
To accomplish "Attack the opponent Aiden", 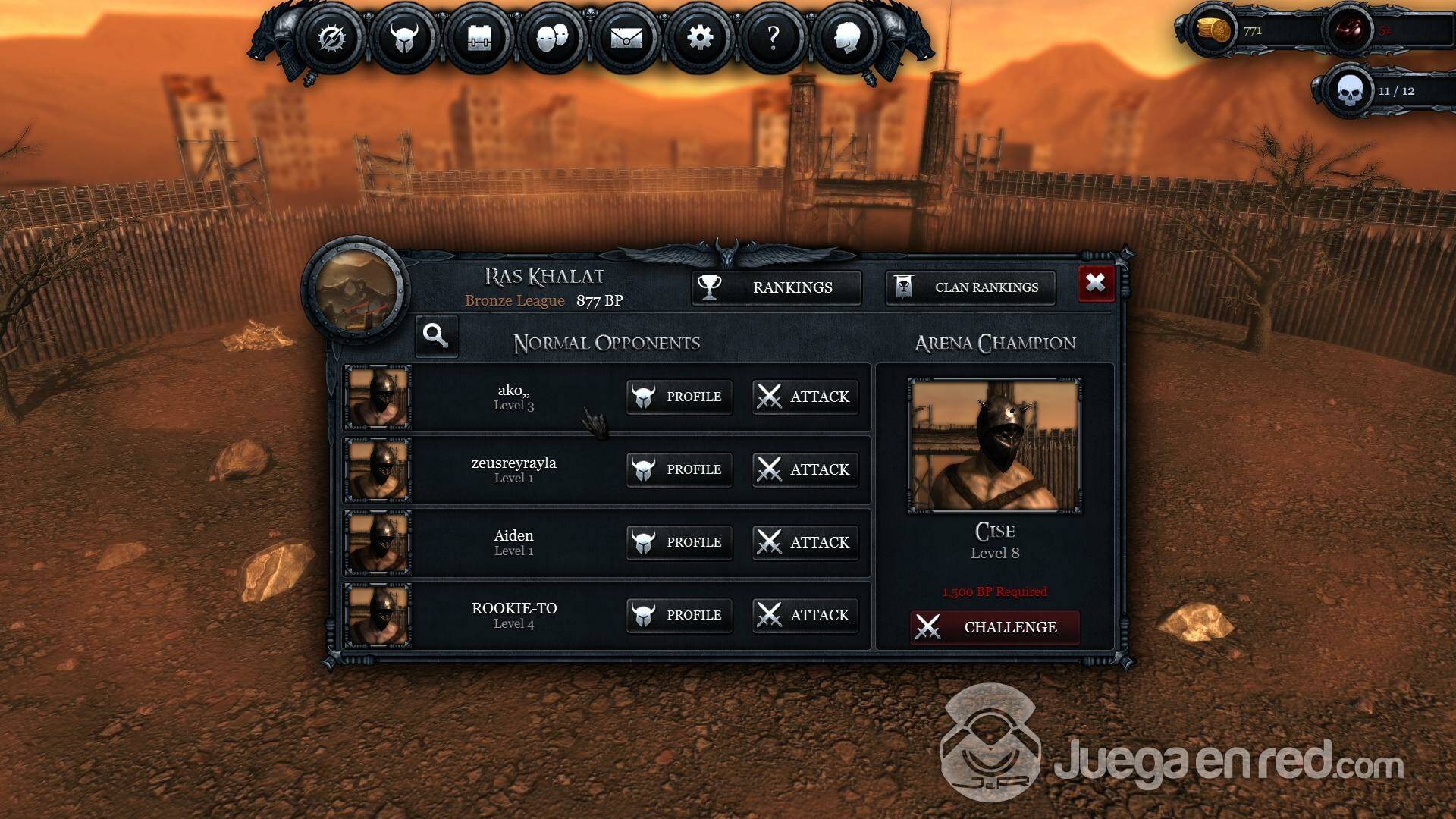I will (805, 542).
